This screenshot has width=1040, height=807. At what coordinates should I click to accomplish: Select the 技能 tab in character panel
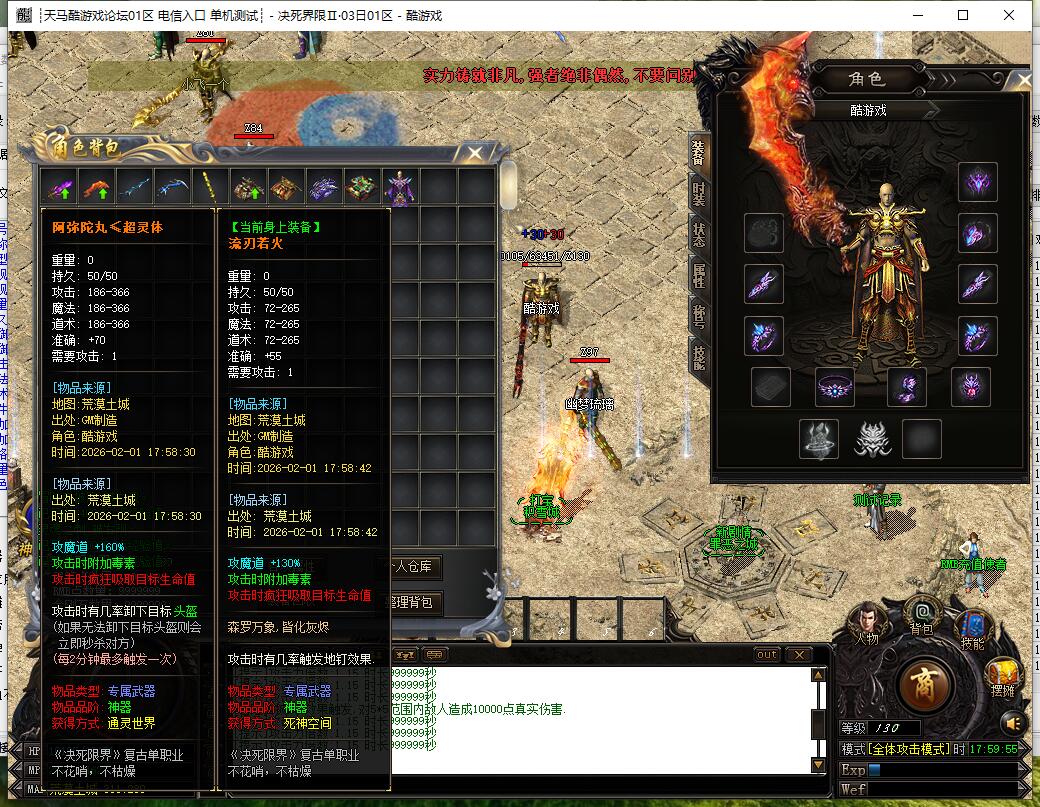click(698, 355)
